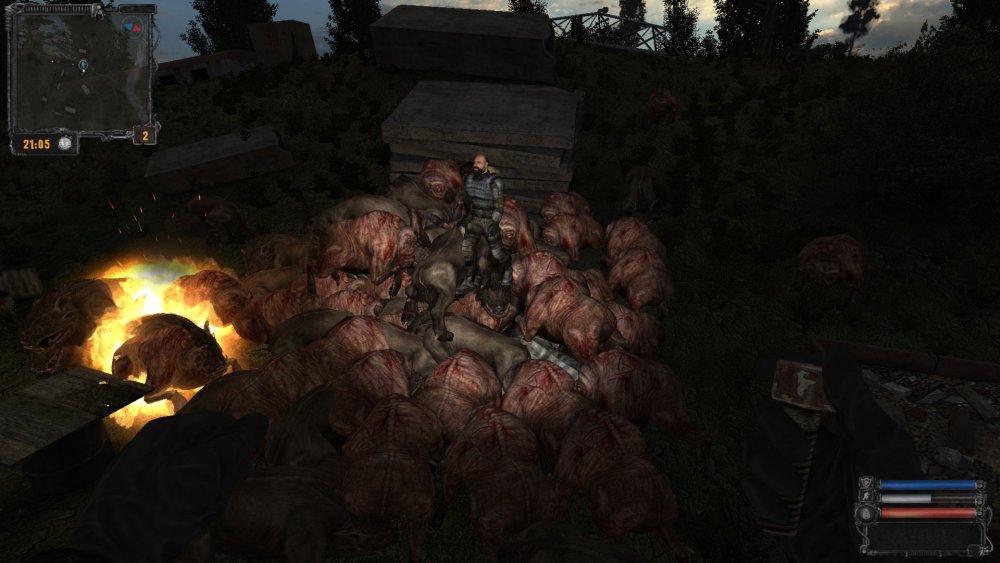
Task: Click the minimap in the corner
Action: (x=80, y=72)
